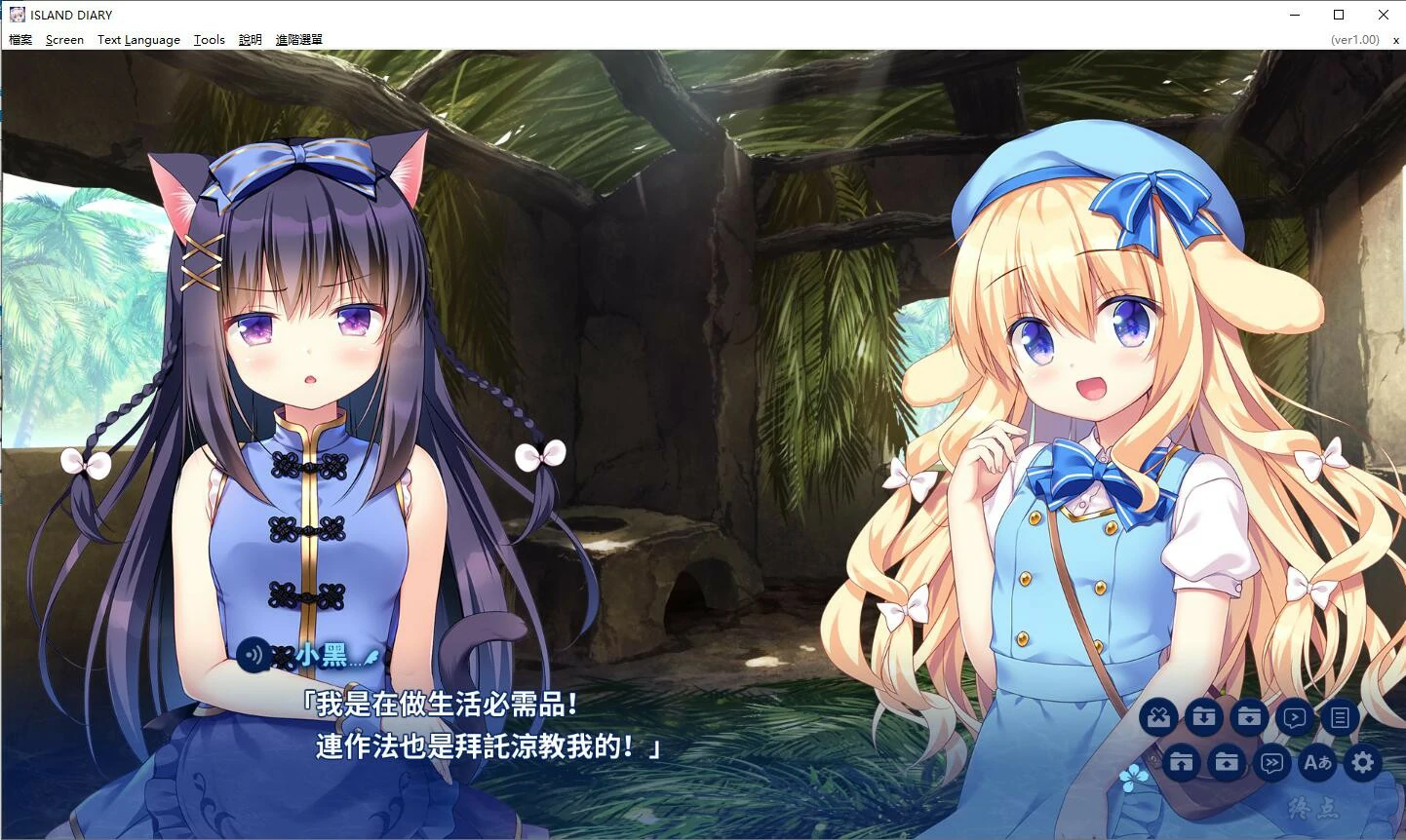Open the 檔案 file menu
The width and height of the screenshot is (1406, 840).
pos(20,40)
